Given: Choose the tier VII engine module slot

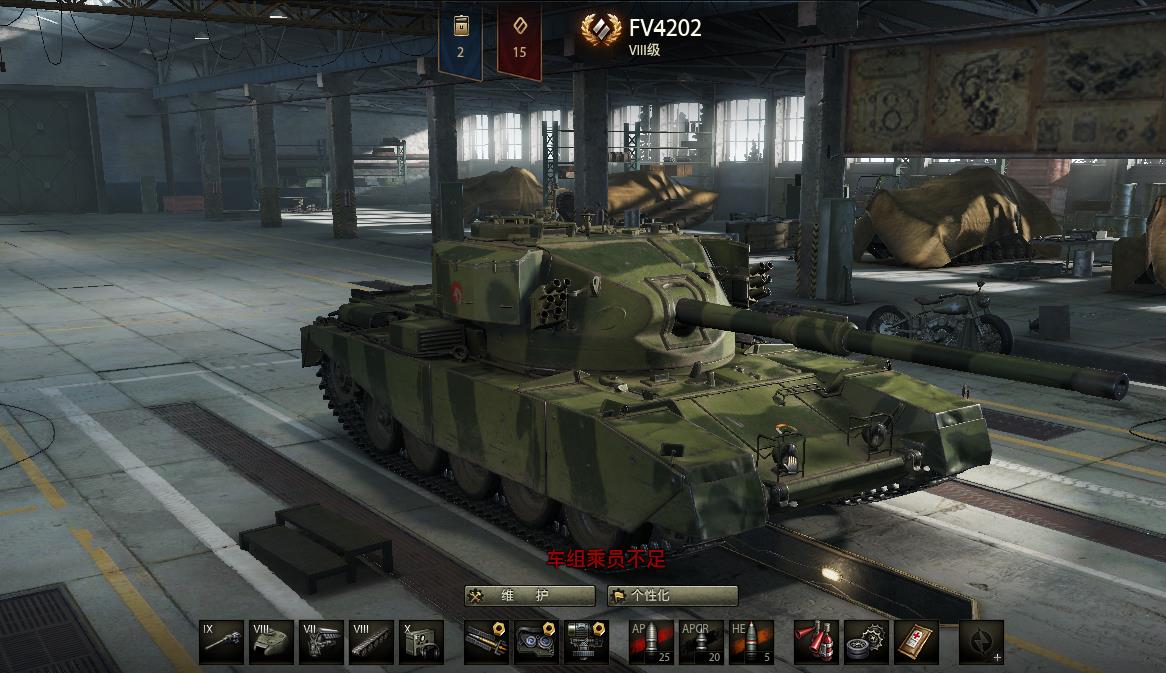Looking at the screenshot, I should pyautogui.click(x=321, y=642).
